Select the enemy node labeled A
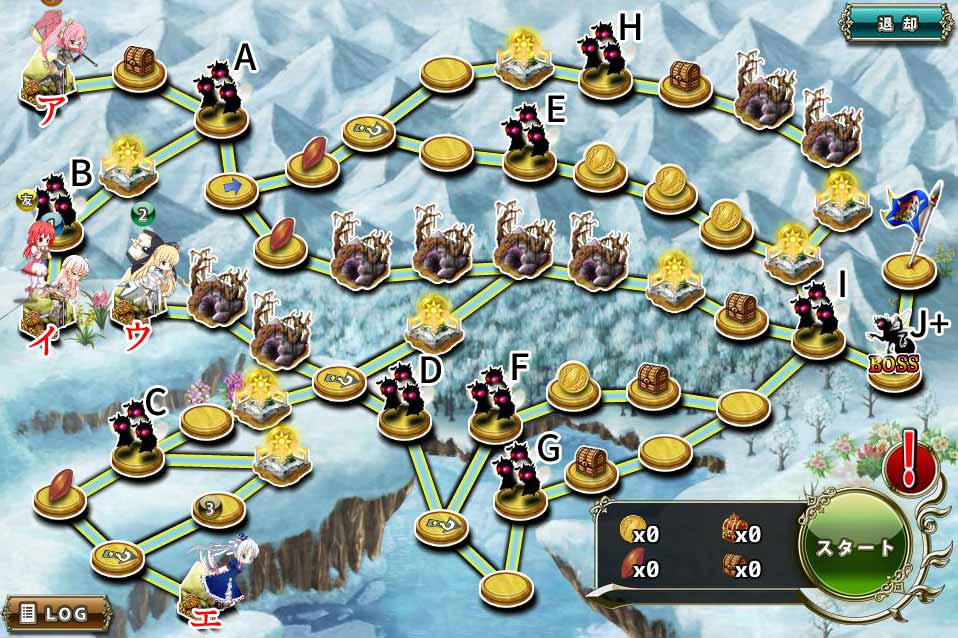 (x=221, y=98)
